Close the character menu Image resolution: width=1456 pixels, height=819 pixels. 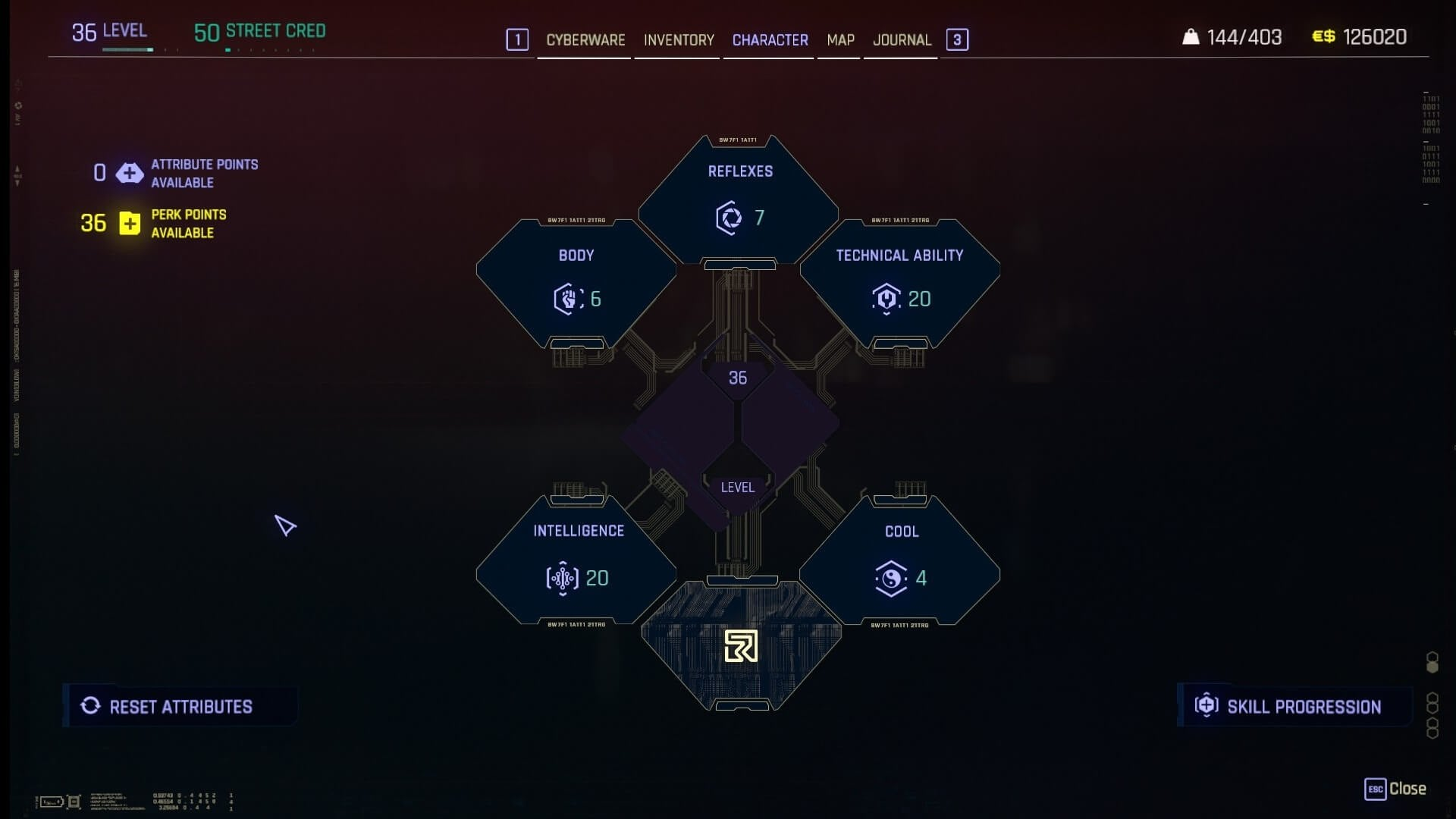1395,789
